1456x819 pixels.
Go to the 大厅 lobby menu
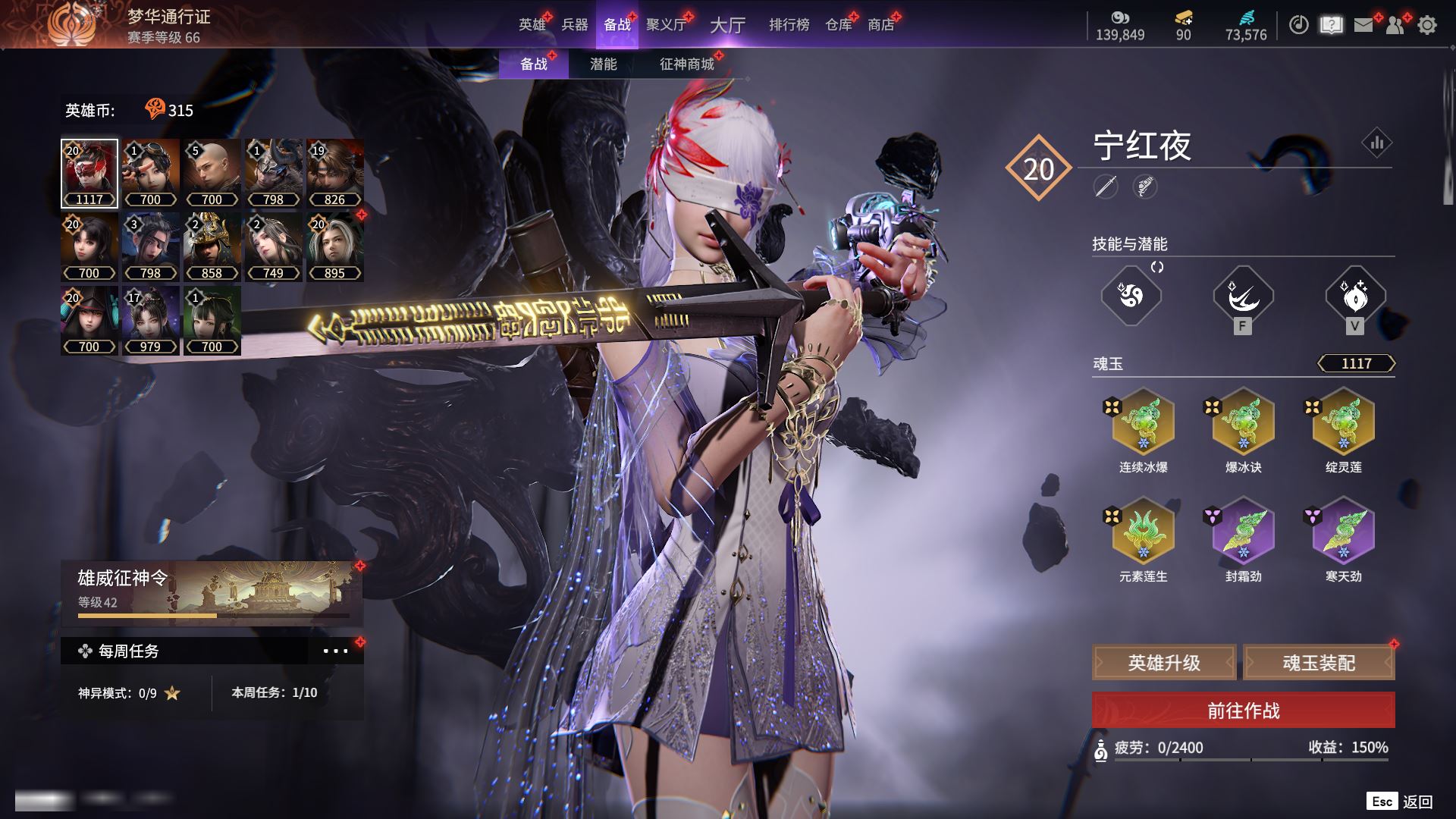pos(727,25)
